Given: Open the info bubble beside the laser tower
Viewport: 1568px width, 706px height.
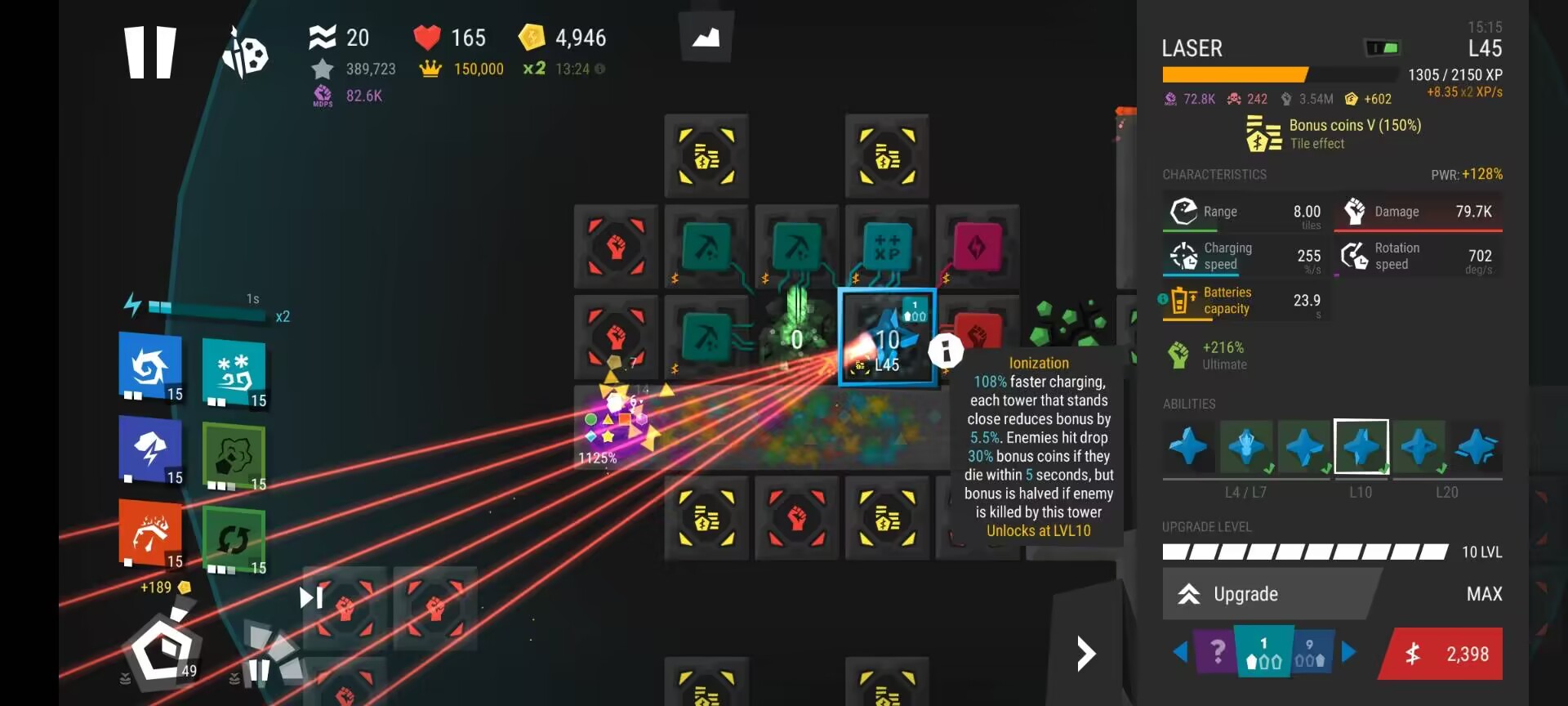Looking at the screenshot, I should [x=946, y=351].
